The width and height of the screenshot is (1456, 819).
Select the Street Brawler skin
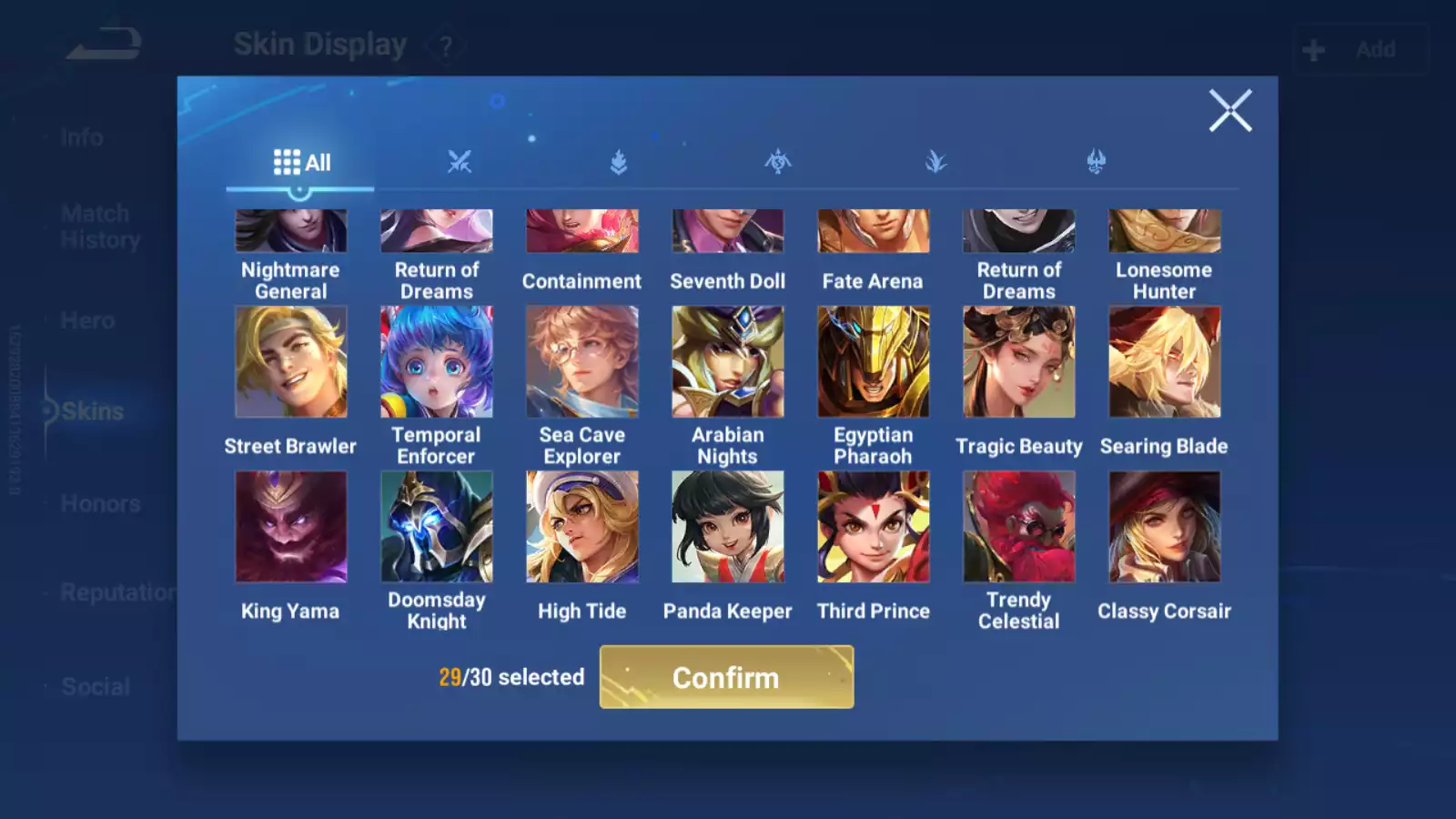click(290, 362)
